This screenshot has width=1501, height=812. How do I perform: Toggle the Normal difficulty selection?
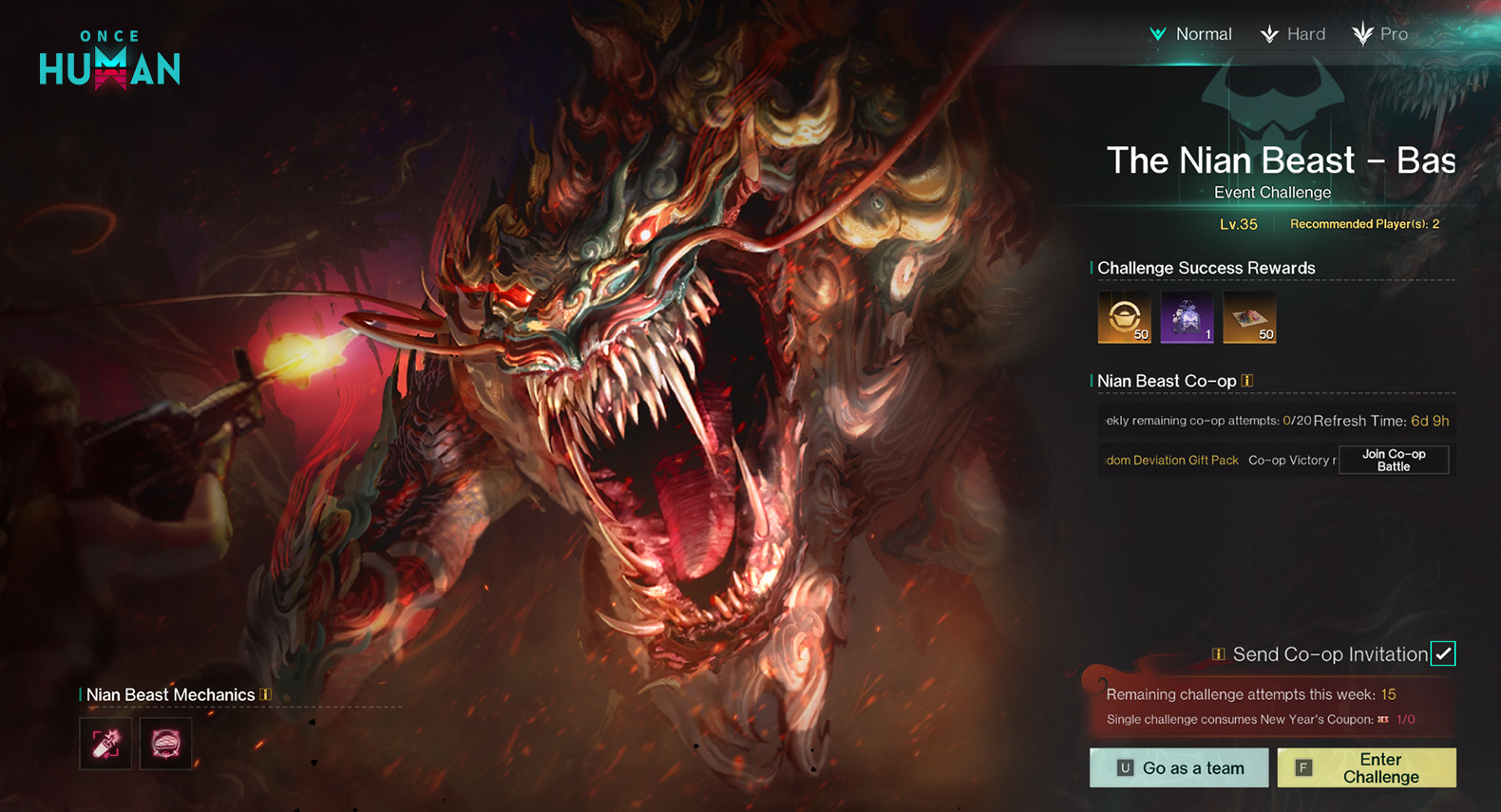tap(1191, 33)
